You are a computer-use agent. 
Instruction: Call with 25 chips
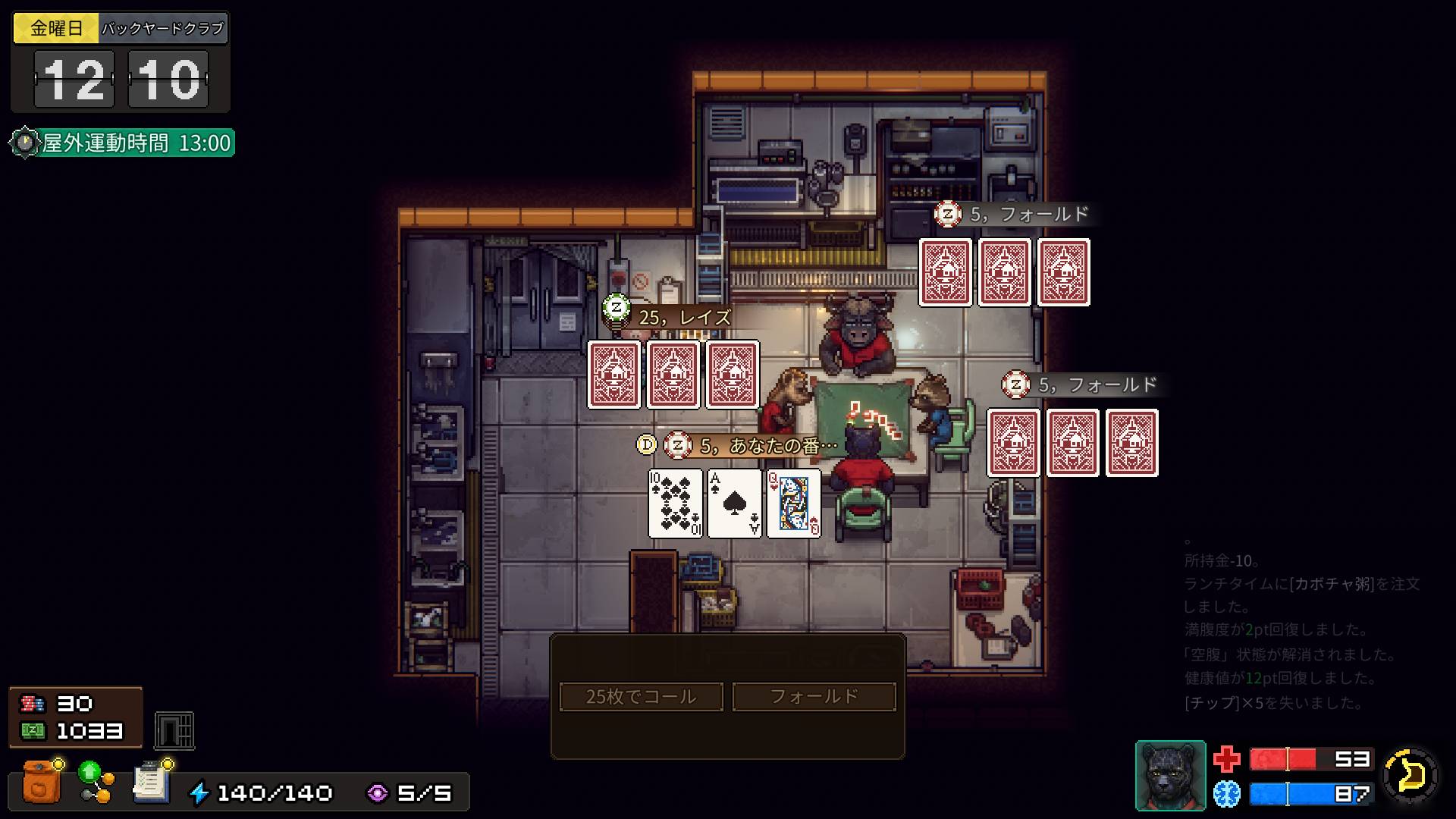641,696
